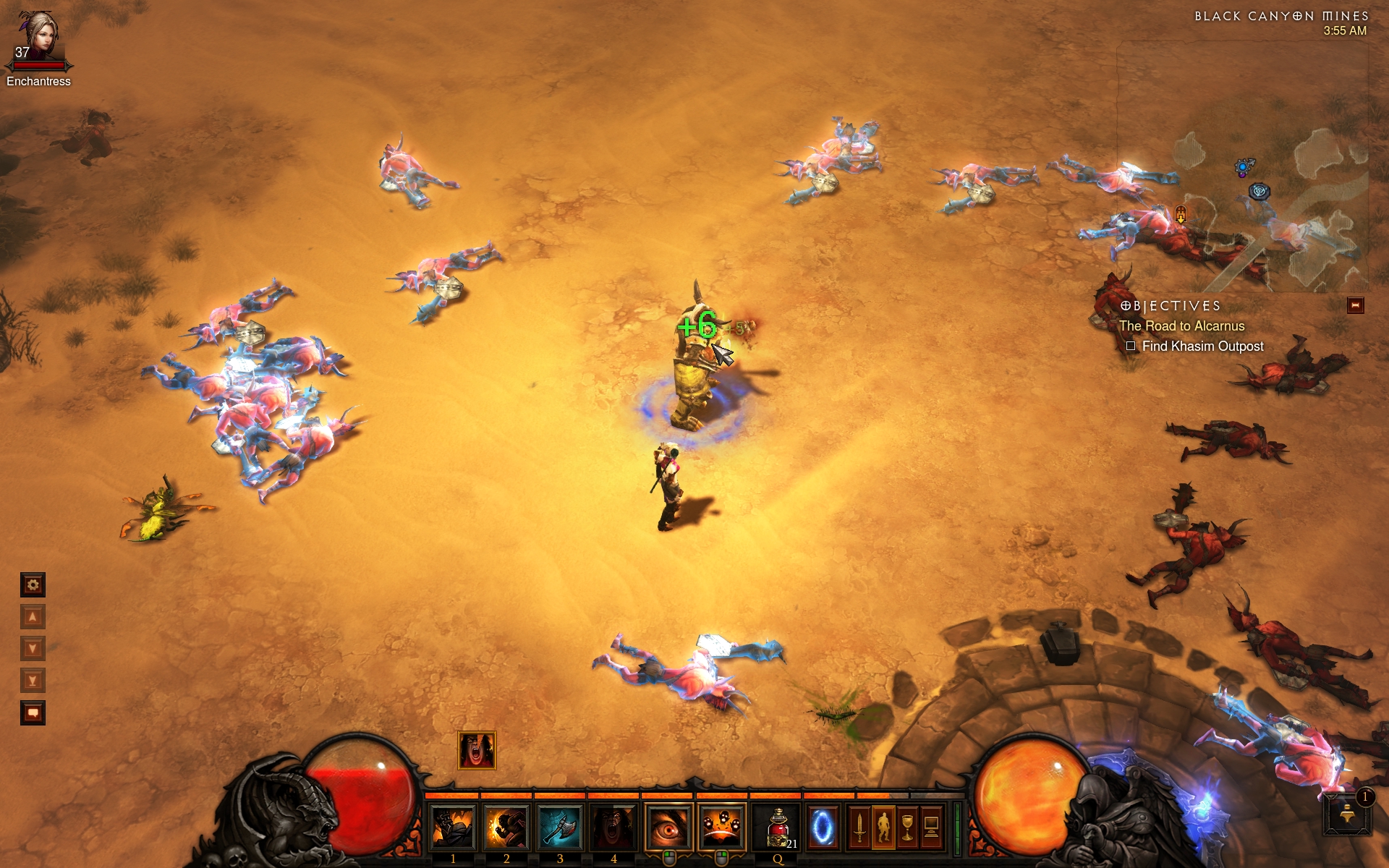This screenshot has width=1389, height=868.
Task: Open the game menu computer icon
Action: 932,827
